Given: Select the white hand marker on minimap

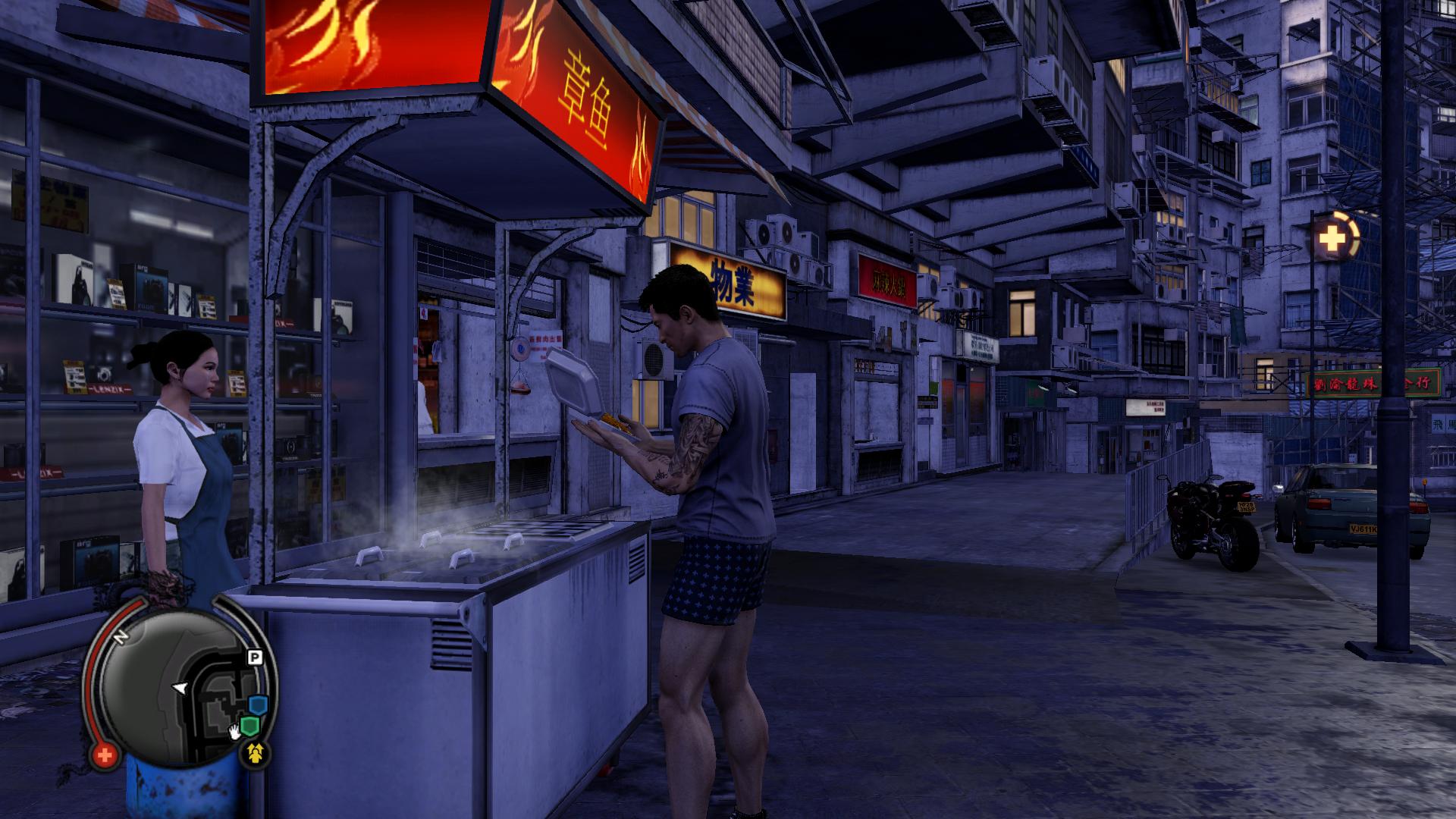Looking at the screenshot, I should click(x=236, y=733).
